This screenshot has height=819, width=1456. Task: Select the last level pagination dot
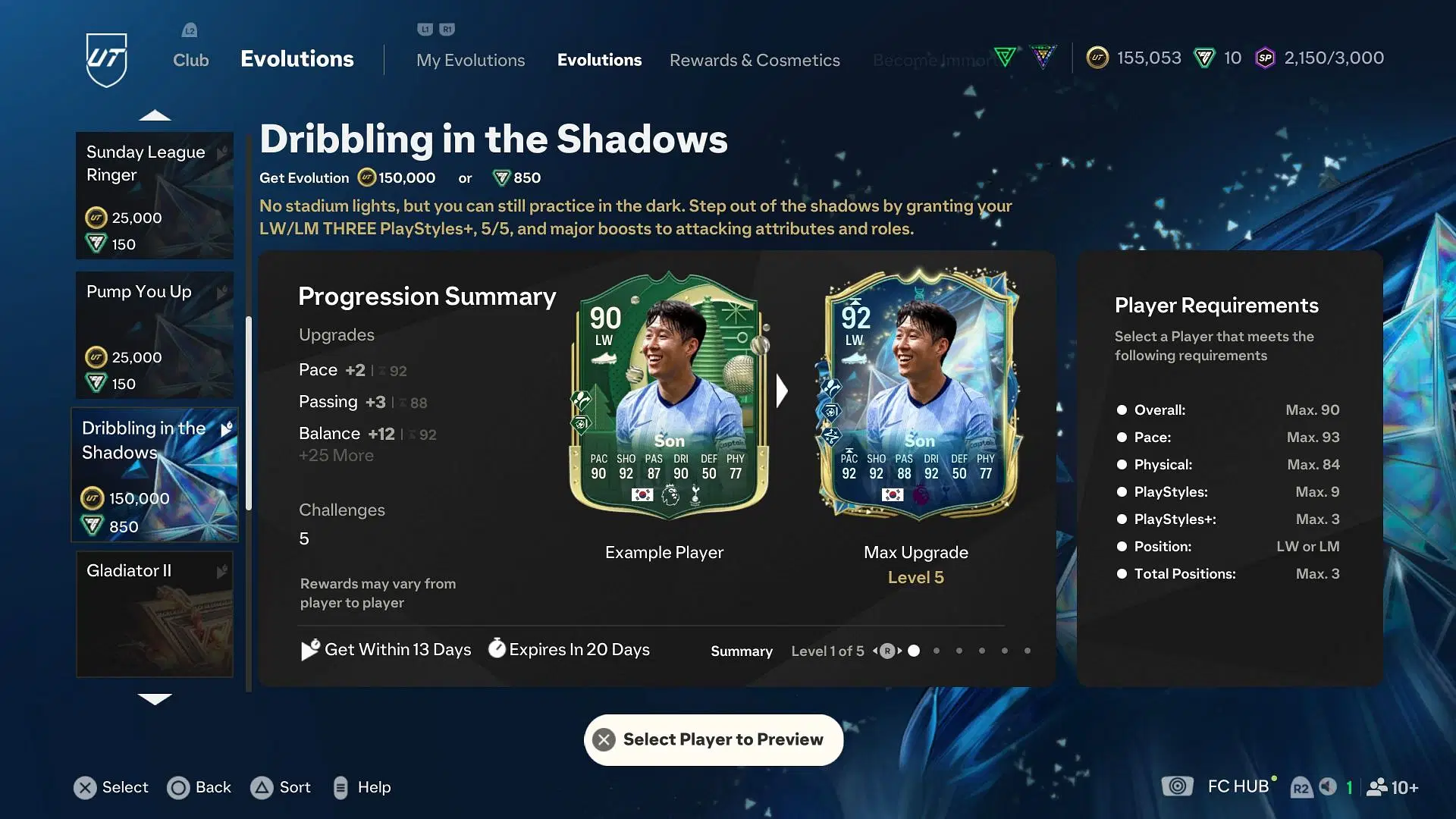pyautogui.click(x=1028, y=651)
